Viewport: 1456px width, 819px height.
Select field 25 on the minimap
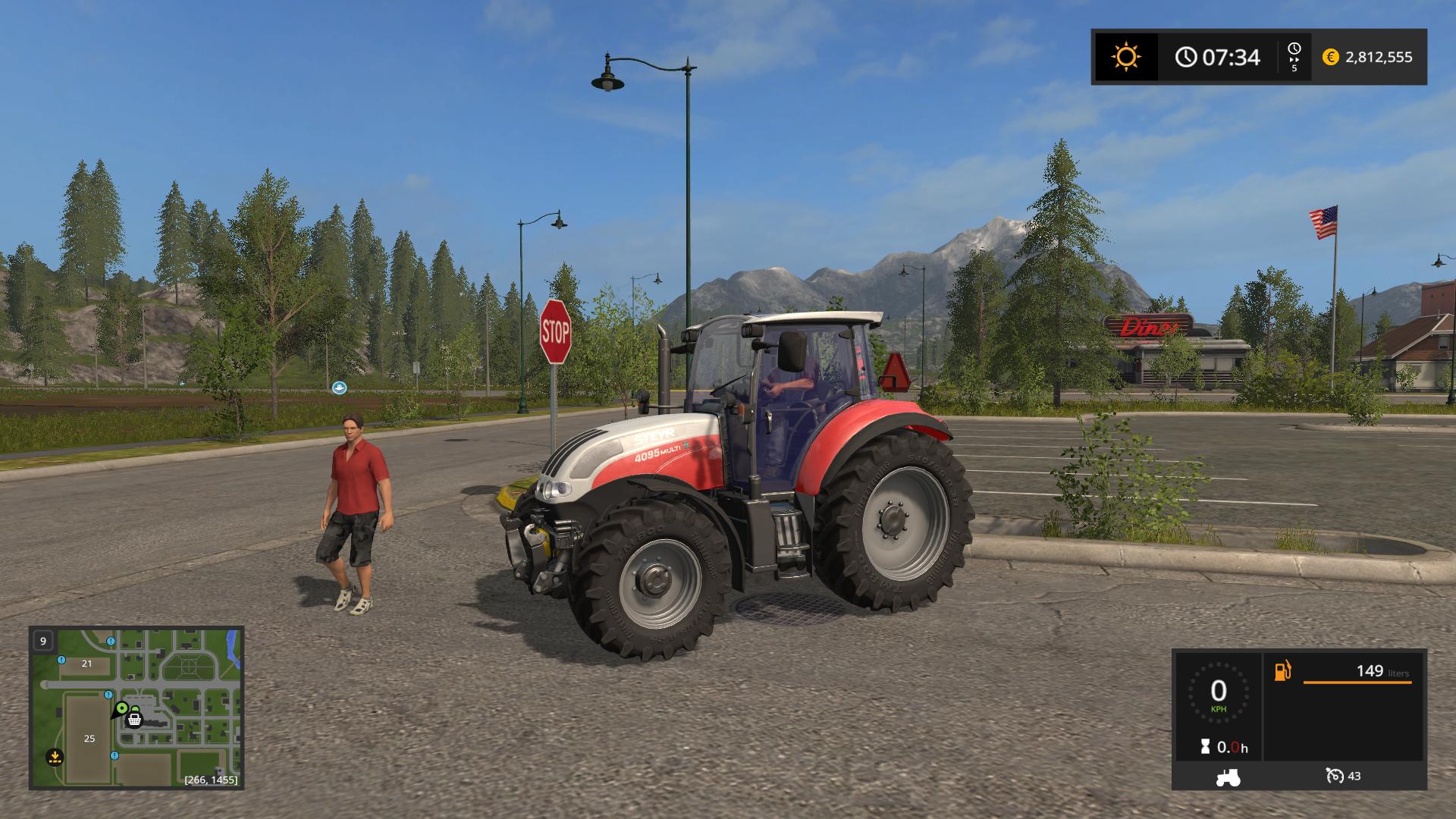[x=89, y=738]
